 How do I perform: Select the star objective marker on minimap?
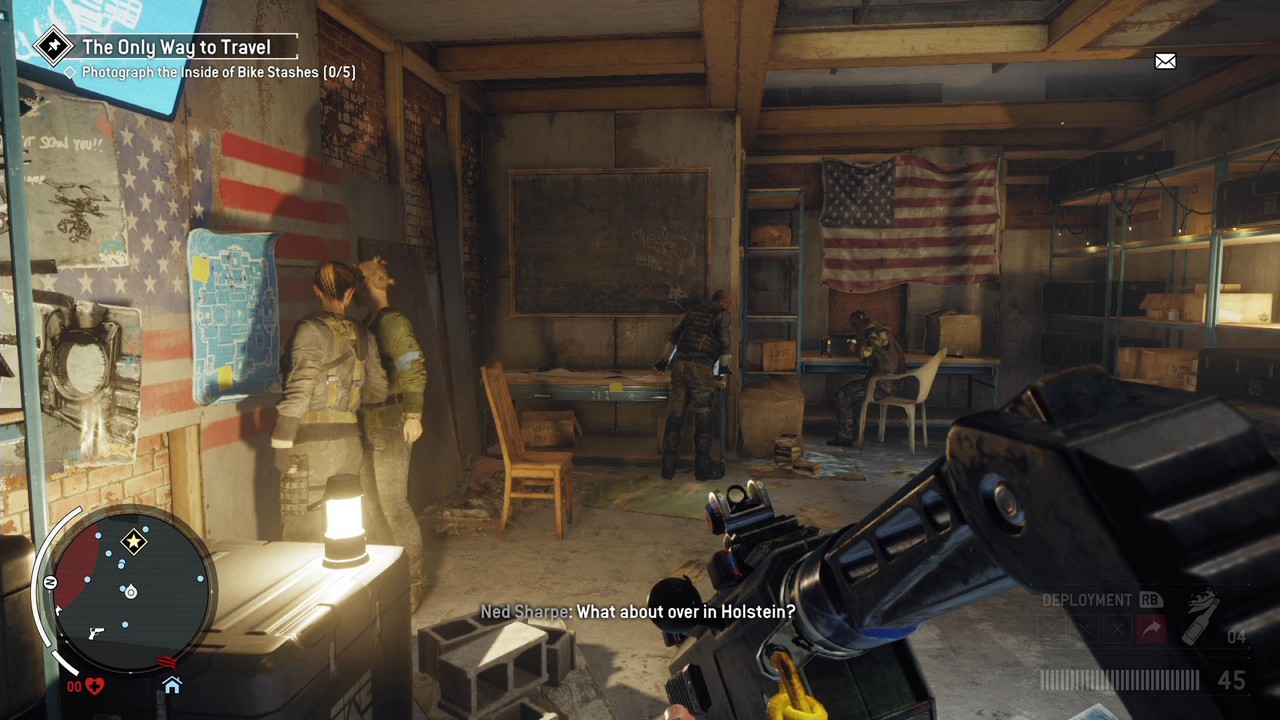tap(134, 542)
